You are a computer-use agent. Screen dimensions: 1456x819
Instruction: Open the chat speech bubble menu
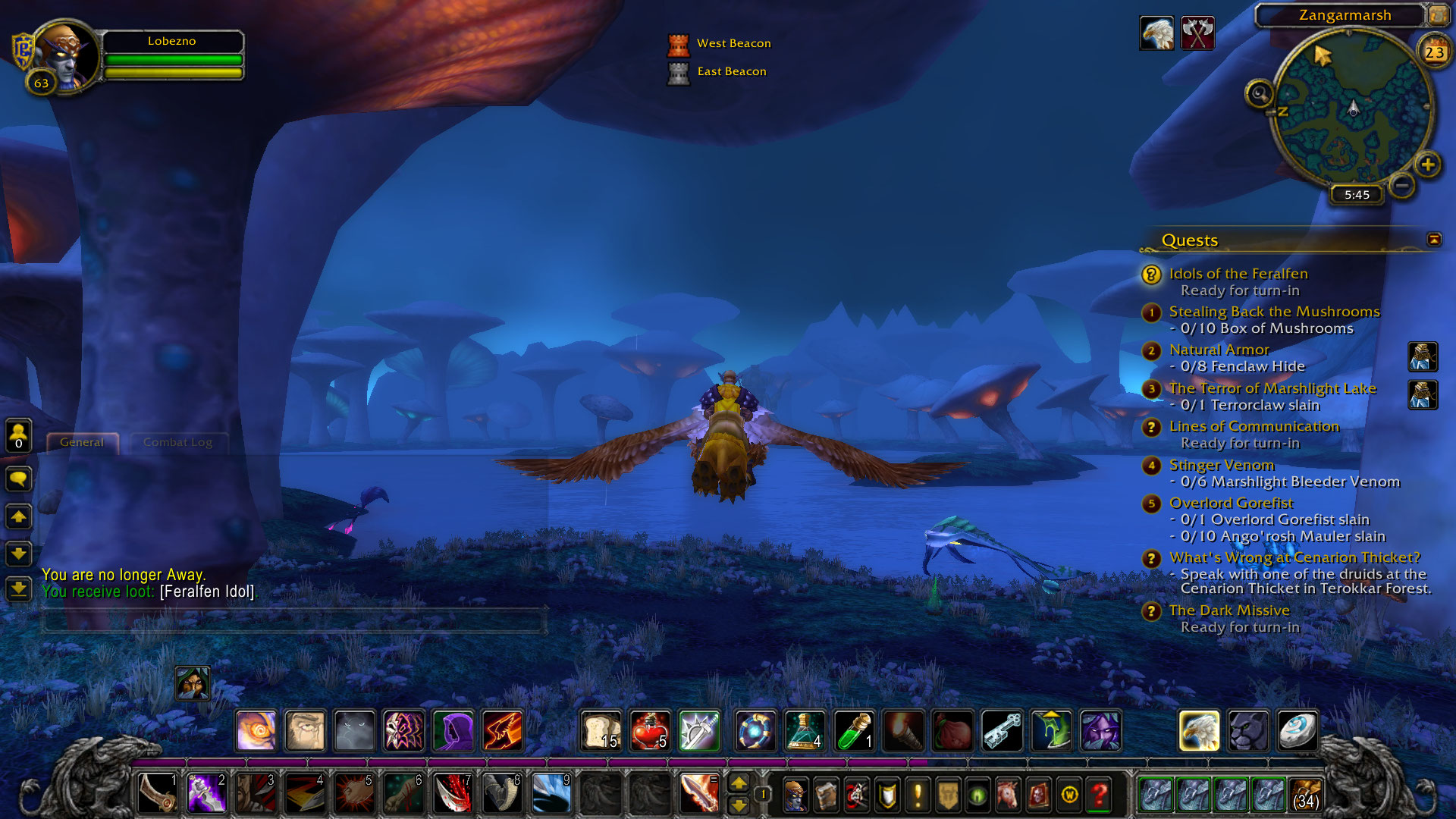click(18, 479)
